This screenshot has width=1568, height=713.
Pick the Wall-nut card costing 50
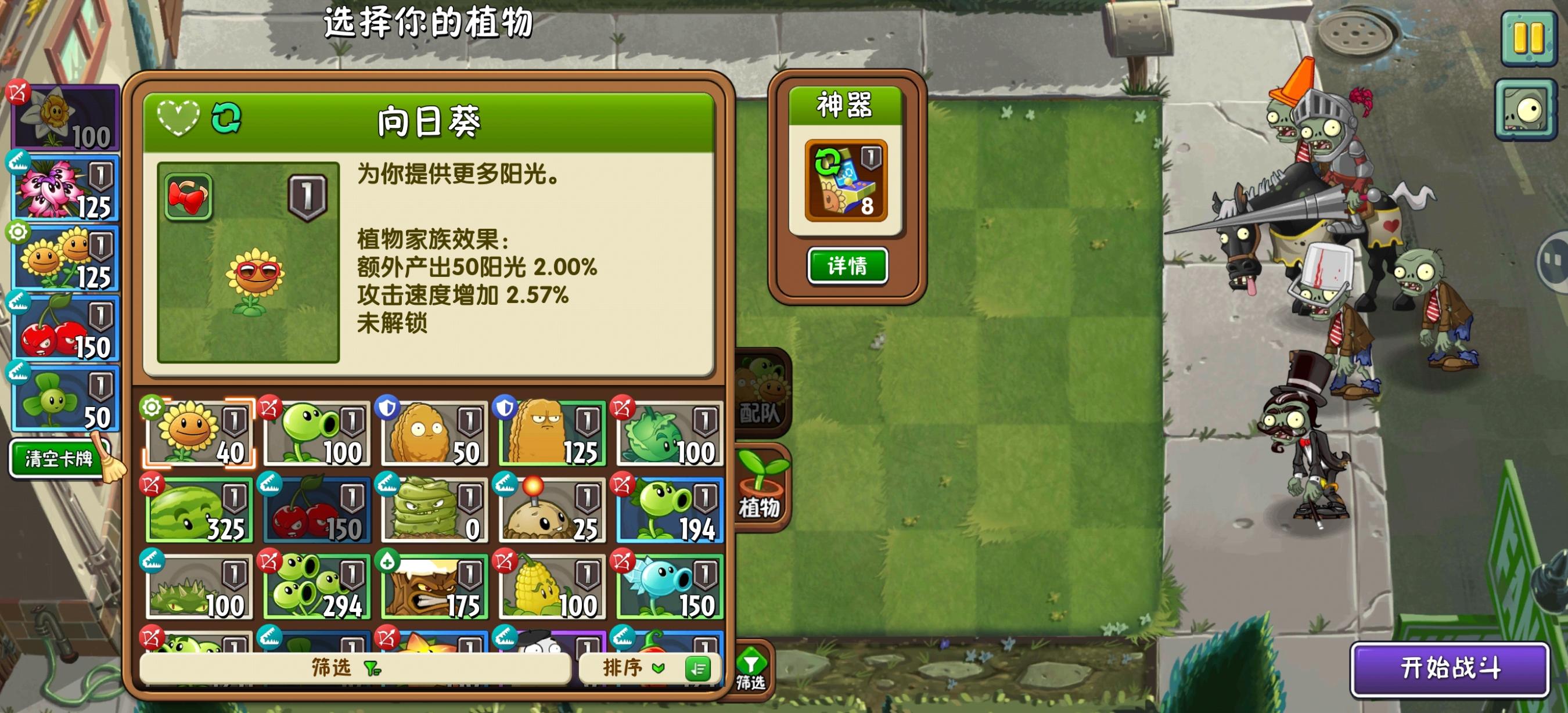pyautogui.click(x=435, y=432)
